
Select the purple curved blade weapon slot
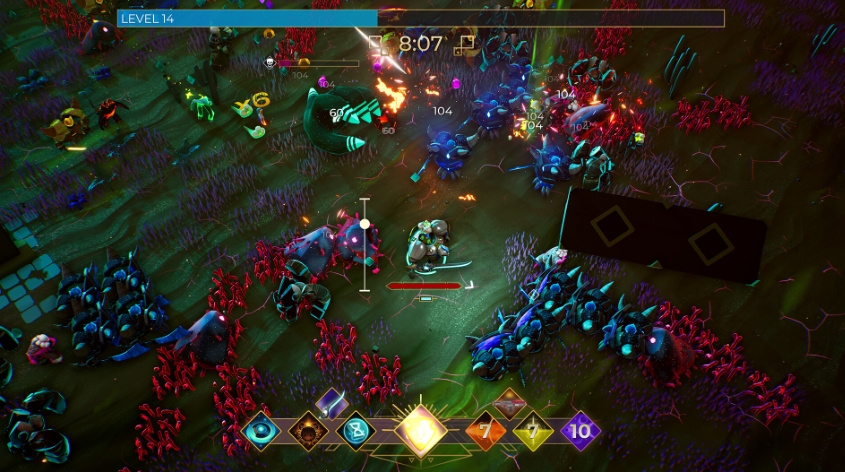(331, 402)
